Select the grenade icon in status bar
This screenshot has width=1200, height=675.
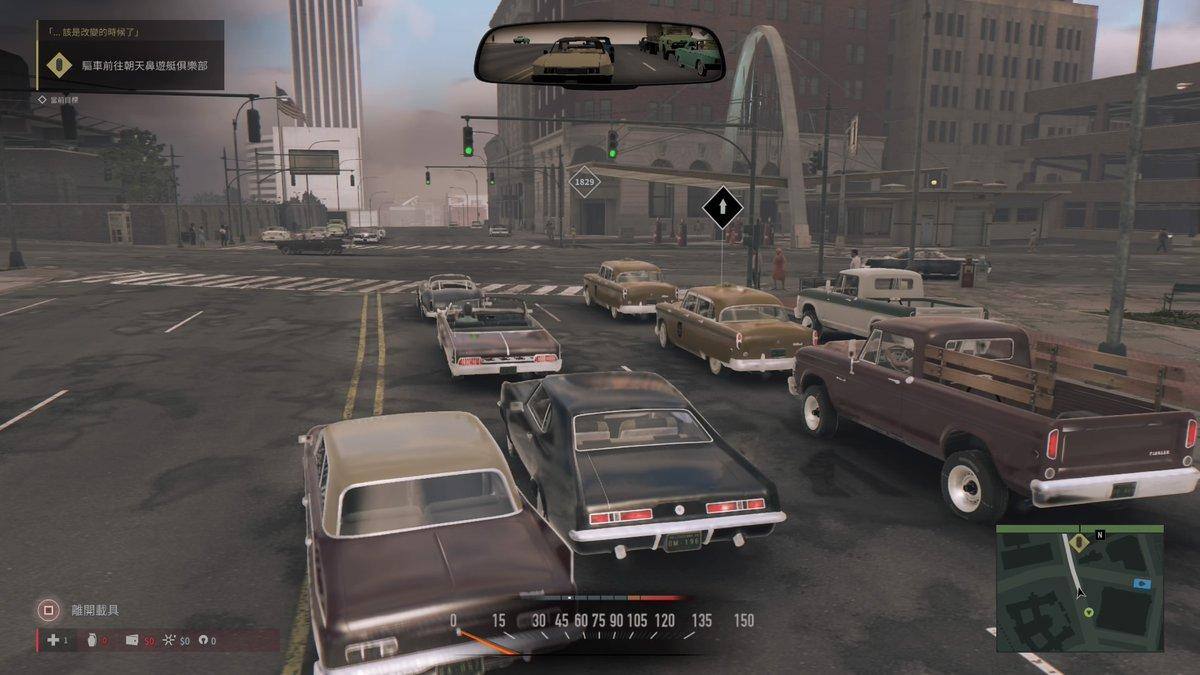click(x=91, y=640)
